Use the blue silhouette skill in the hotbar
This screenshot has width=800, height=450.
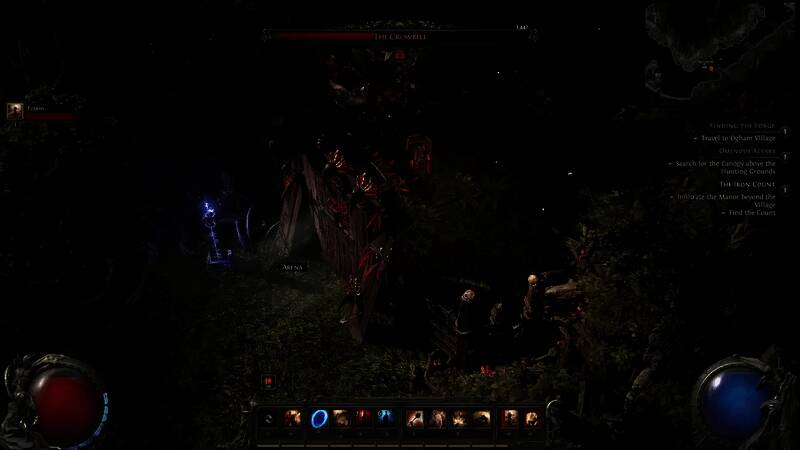[x=385, y=418]
